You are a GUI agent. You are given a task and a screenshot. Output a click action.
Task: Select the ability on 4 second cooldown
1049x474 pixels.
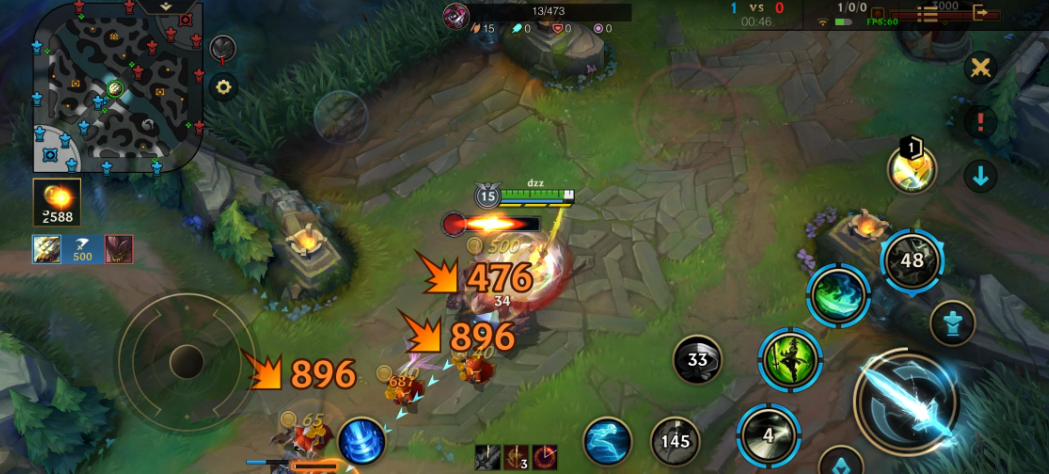click(769, 435)
